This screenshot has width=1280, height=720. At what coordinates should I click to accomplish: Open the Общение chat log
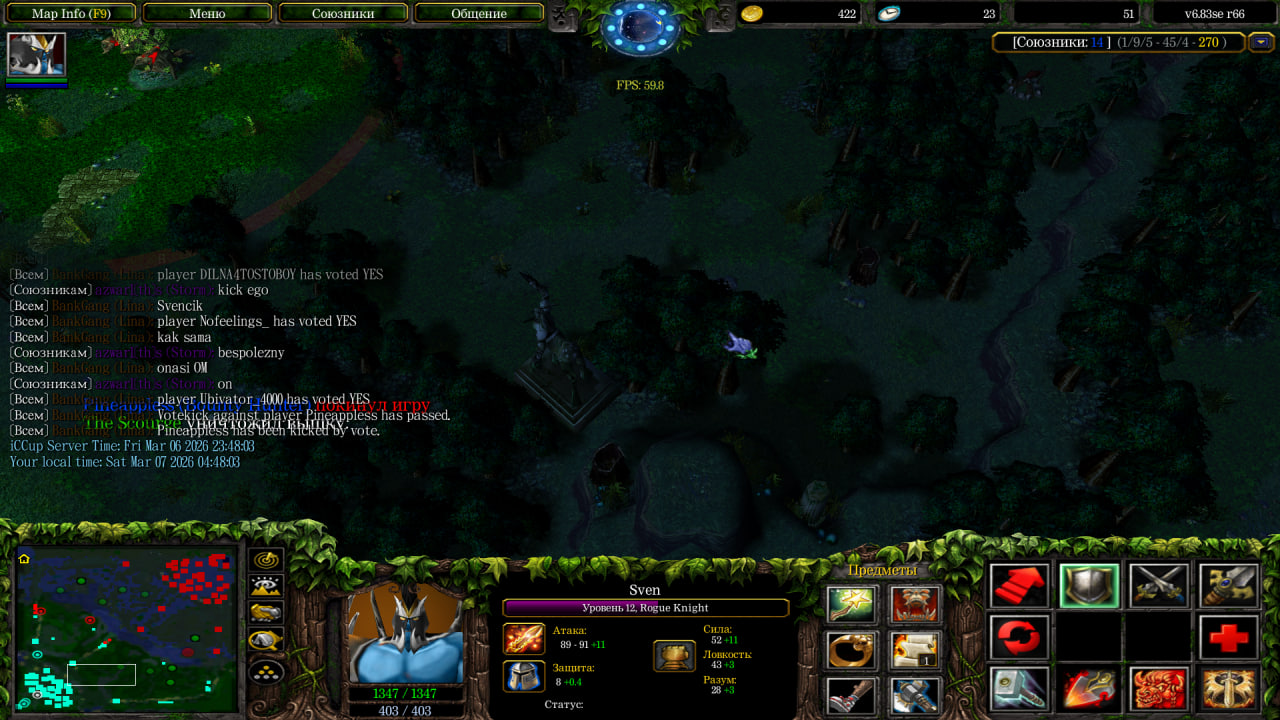478,14
